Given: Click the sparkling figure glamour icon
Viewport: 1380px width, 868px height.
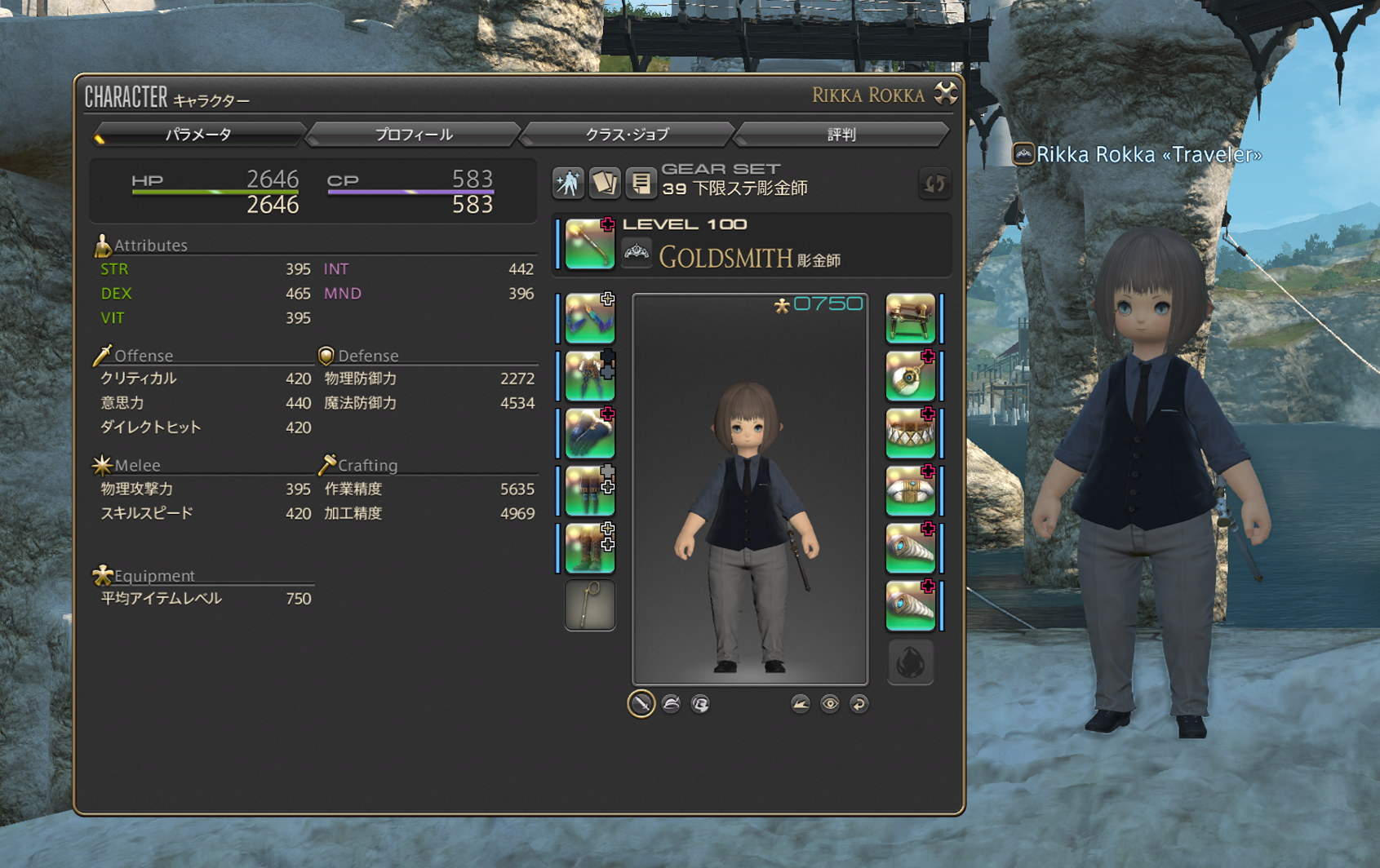Looking at the screenshot, I should click(568, 183).
